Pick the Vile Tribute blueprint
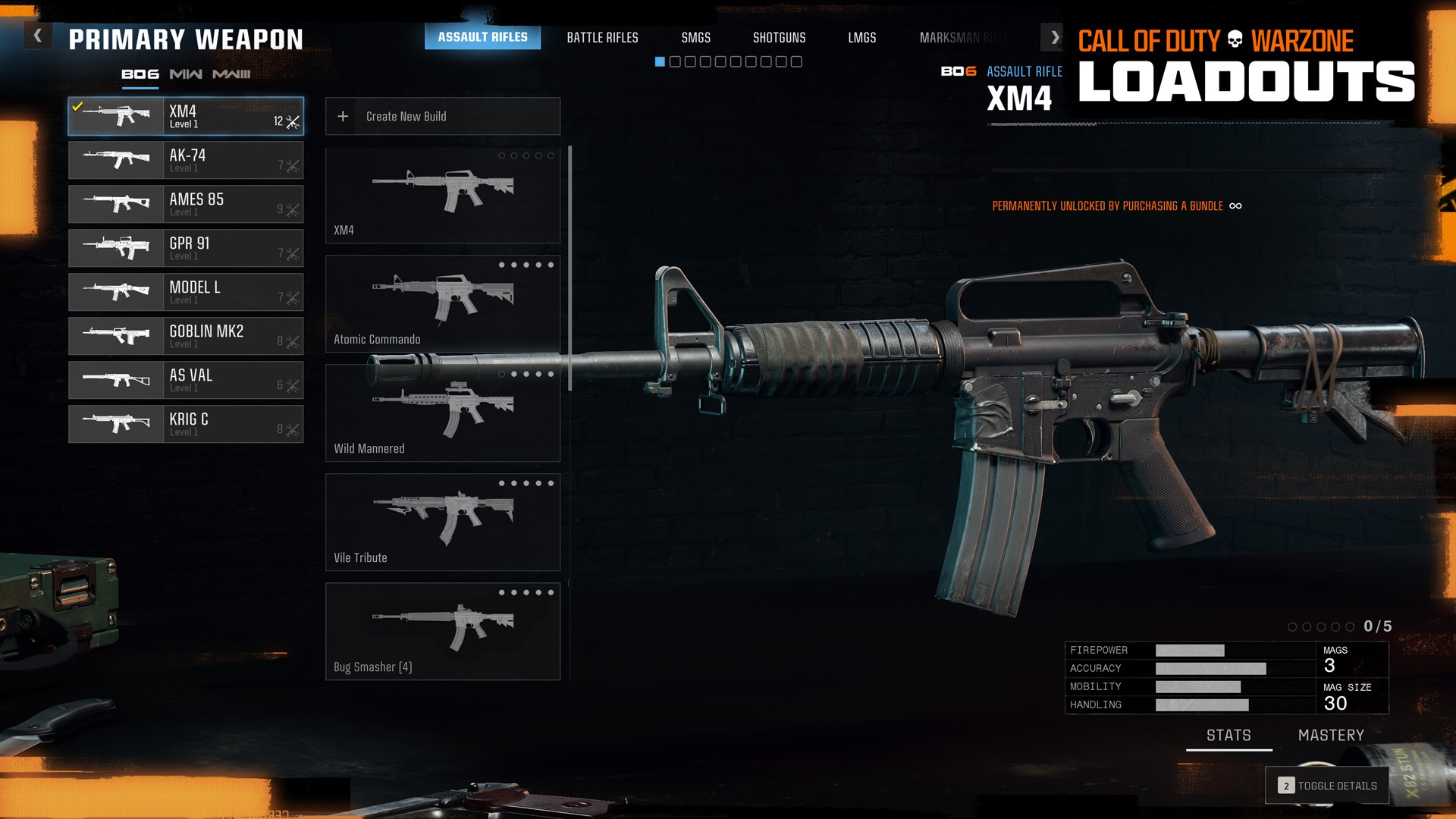The height and width of the screenshot is (819, 1456). point(443,522)
